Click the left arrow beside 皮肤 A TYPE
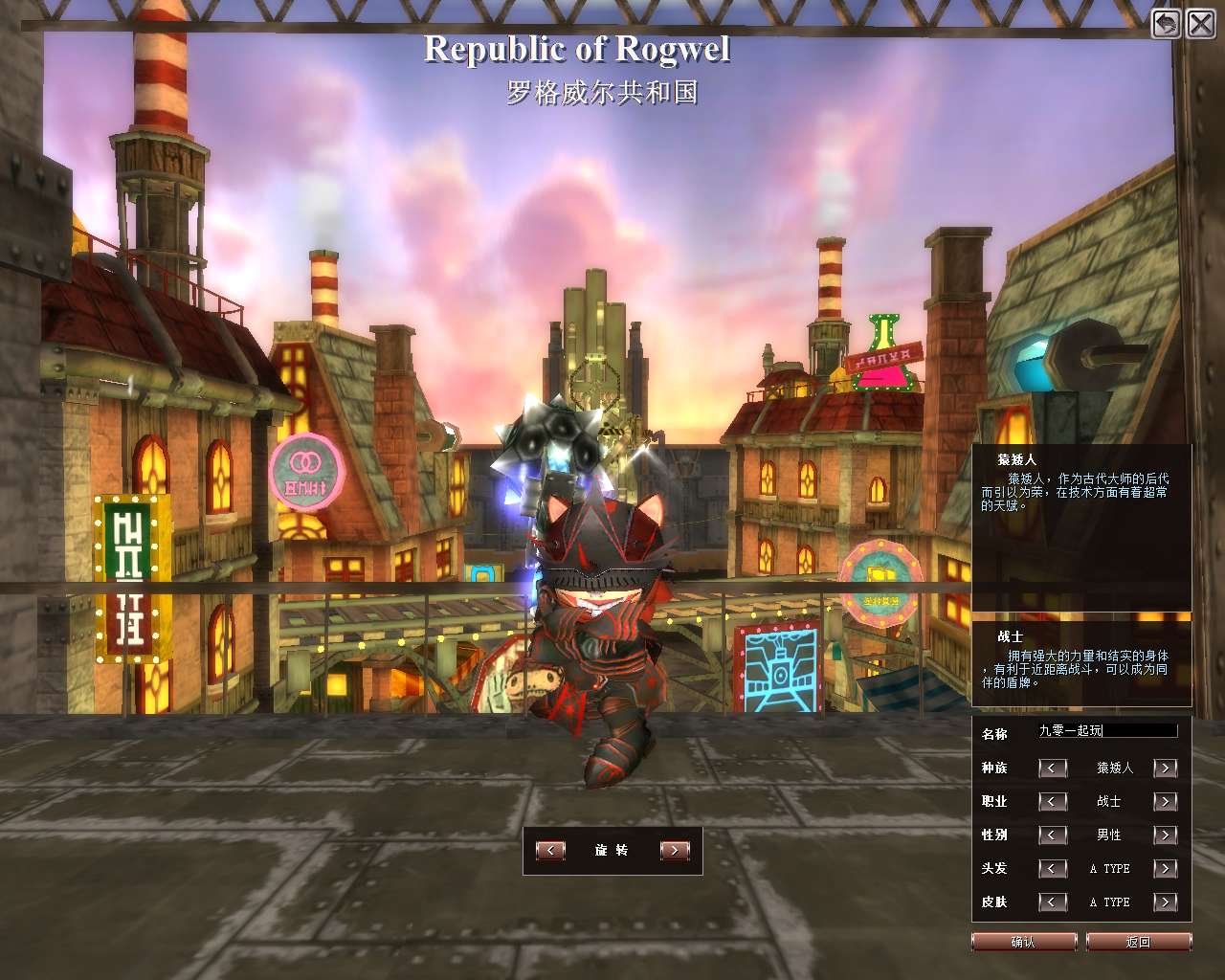The height and width of the screenshot is (980, 1225). (1053, 902)
